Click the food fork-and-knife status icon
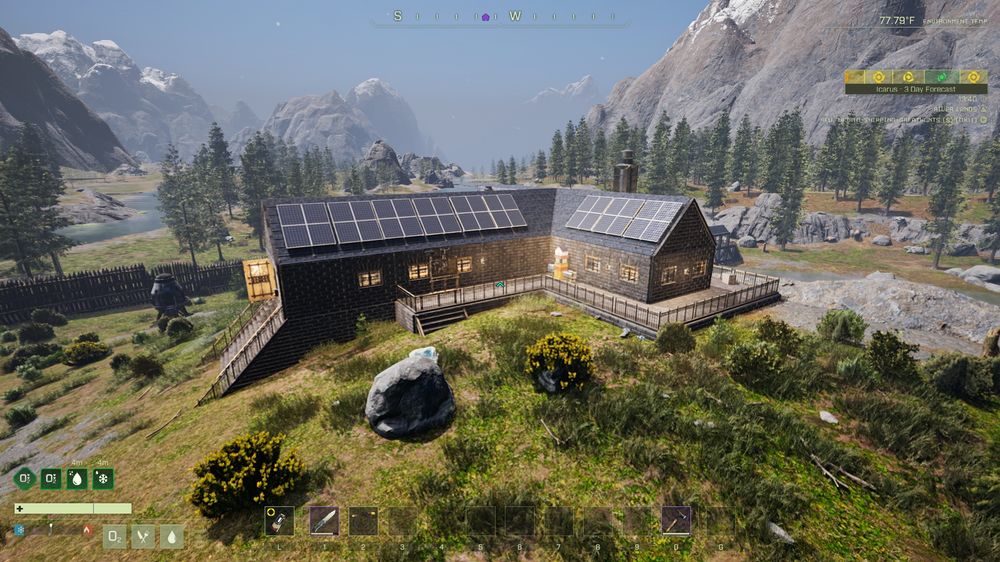Viewport: 1000px width, 562px height. [x=143, y=537]
